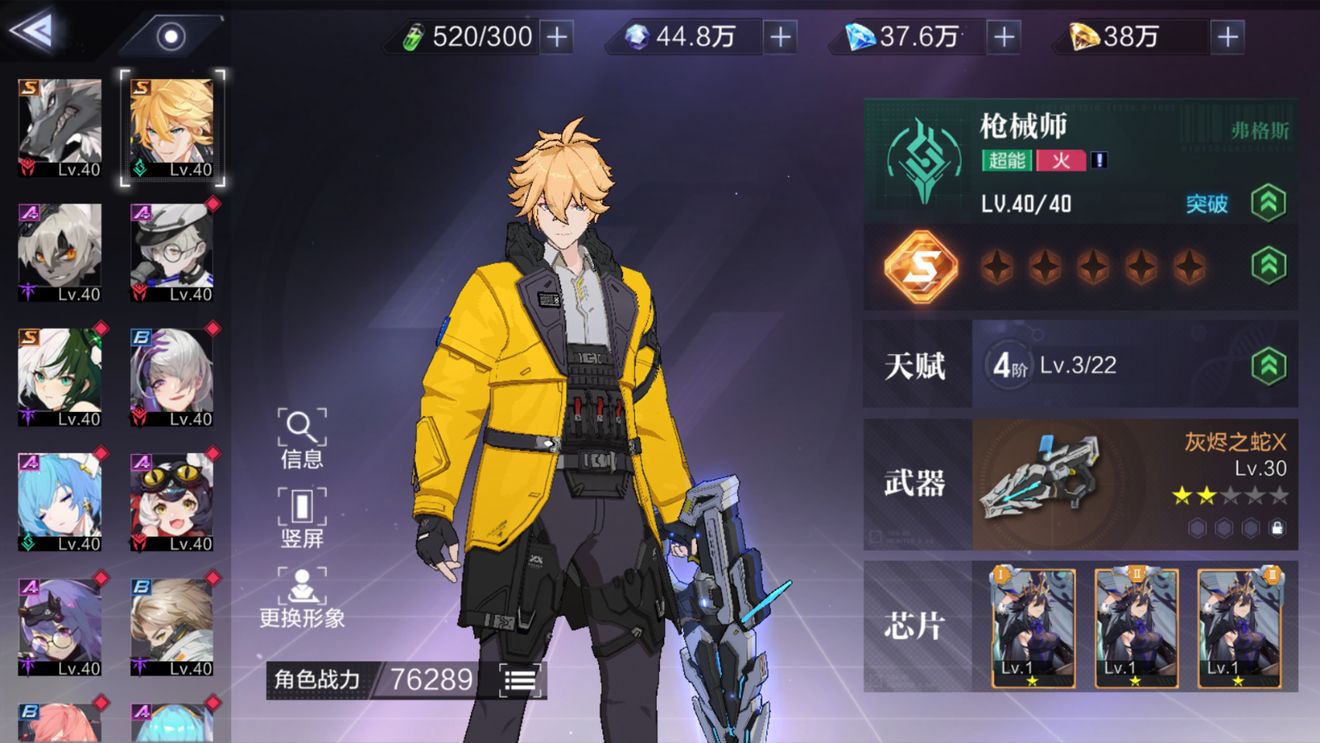Open the home circle button

point(172,37)
